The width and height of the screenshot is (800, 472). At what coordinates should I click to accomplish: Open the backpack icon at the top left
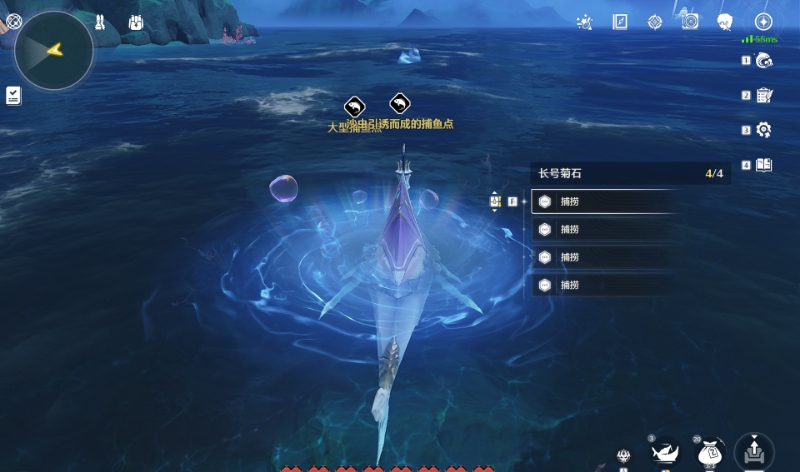pyautogui.click(x=136, y=22)
